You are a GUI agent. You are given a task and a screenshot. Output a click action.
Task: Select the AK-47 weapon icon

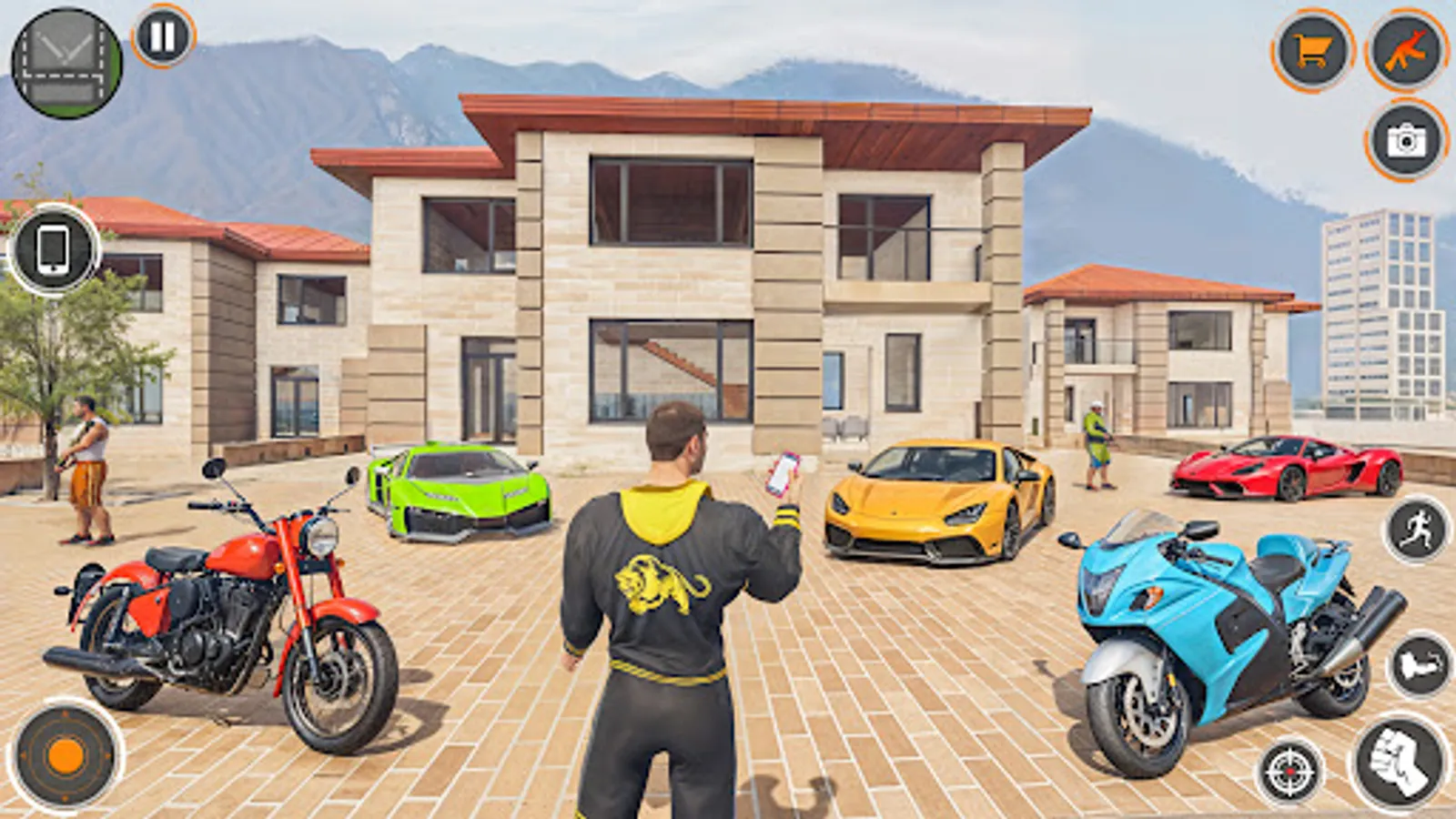1405,51
